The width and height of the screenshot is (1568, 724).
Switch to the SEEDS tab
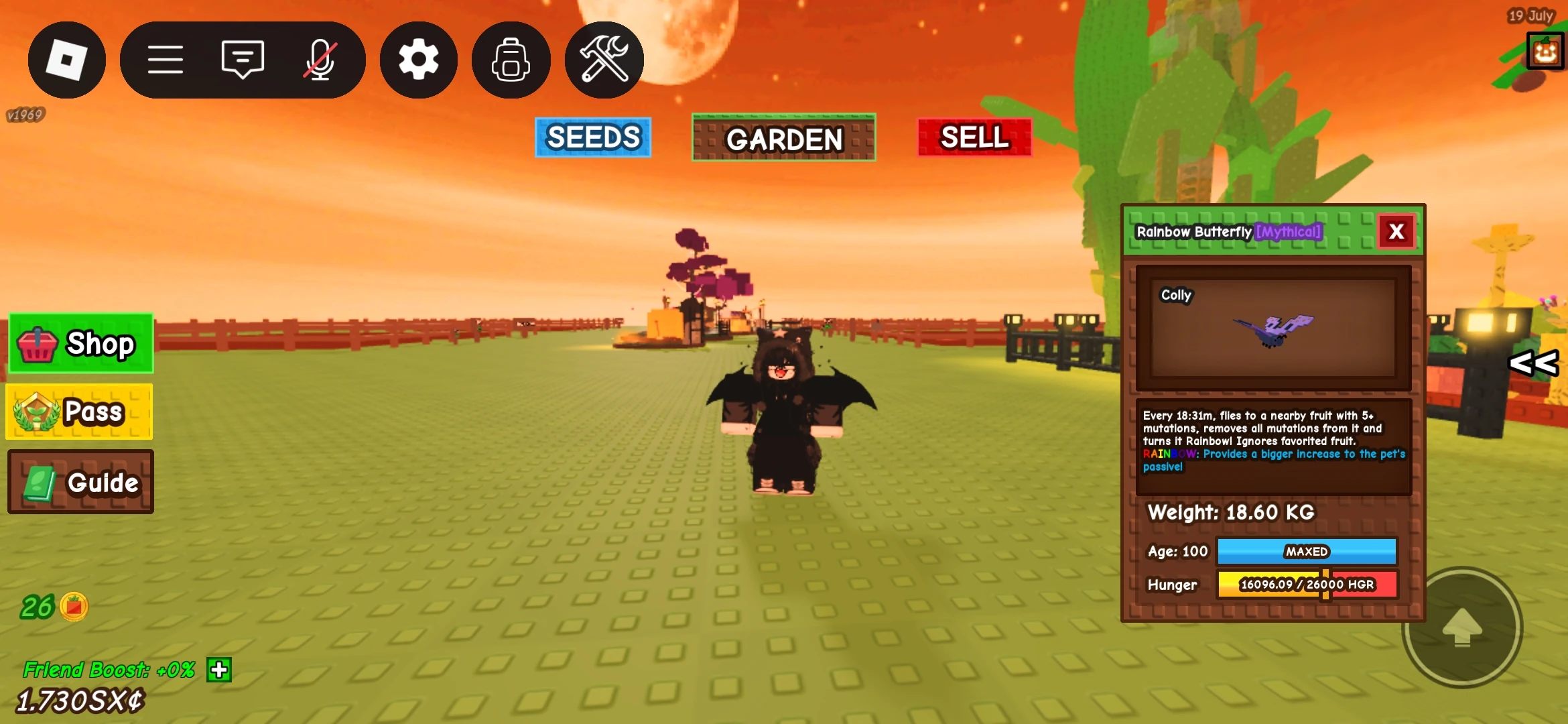tap(592, 137)
